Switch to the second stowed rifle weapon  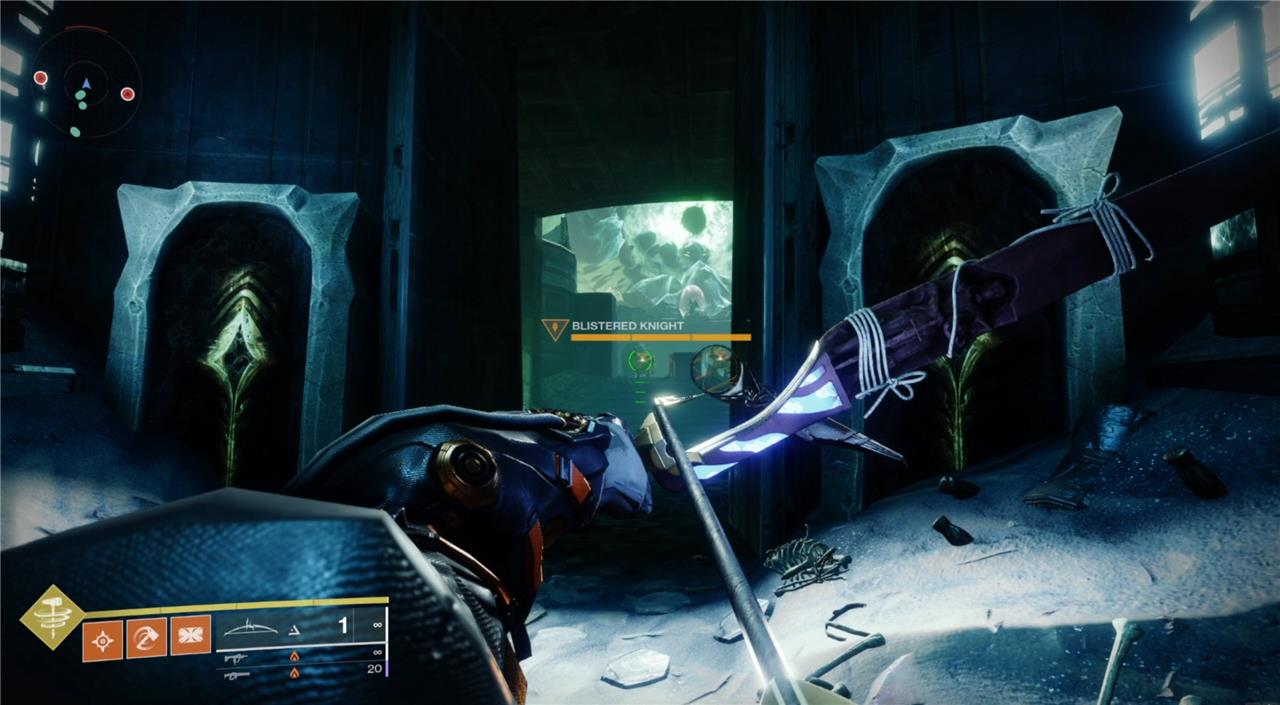pyautogui.click(x=237, y=656)
